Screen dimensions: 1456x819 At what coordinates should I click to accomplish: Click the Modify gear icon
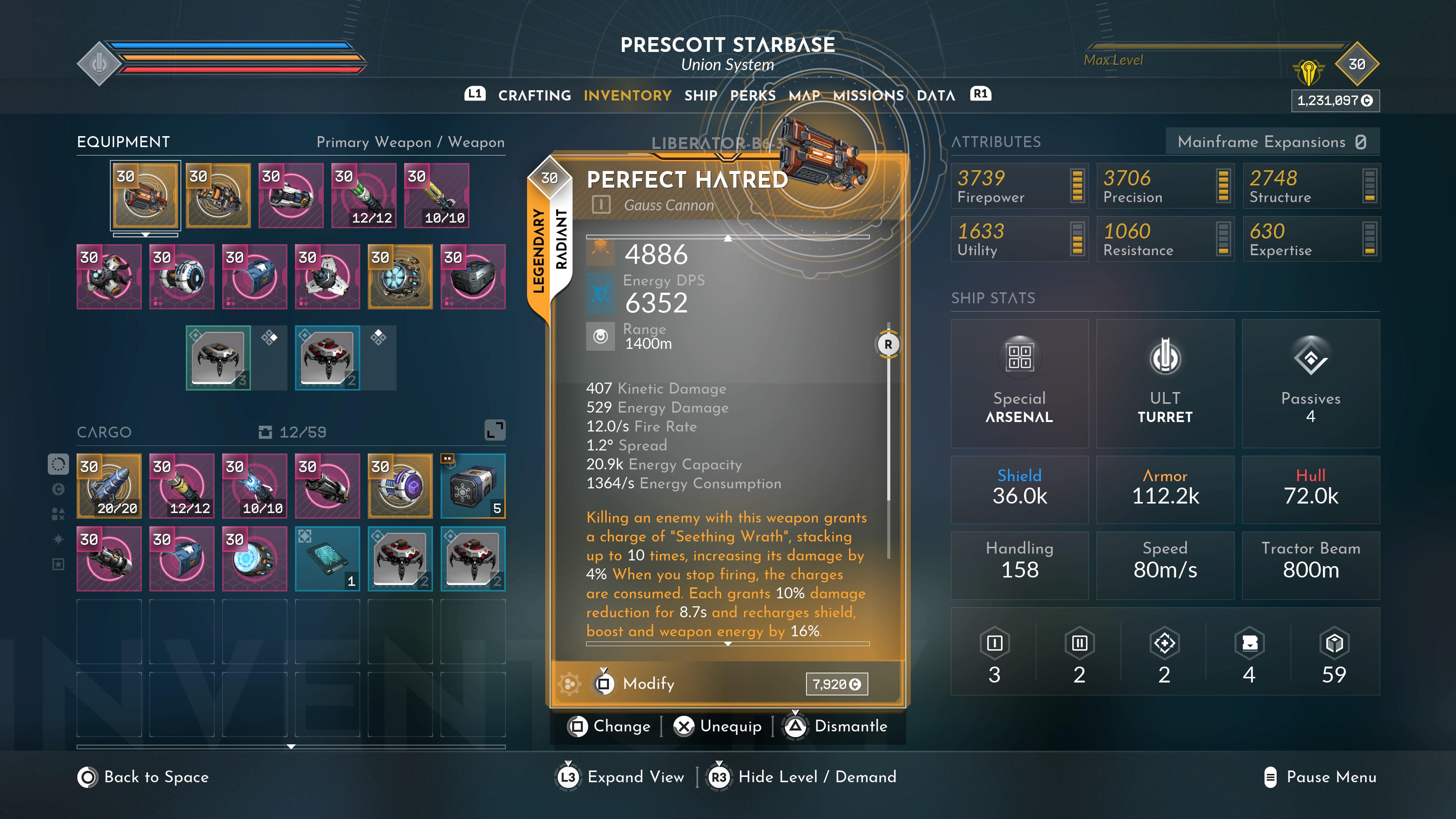point(569,683)
